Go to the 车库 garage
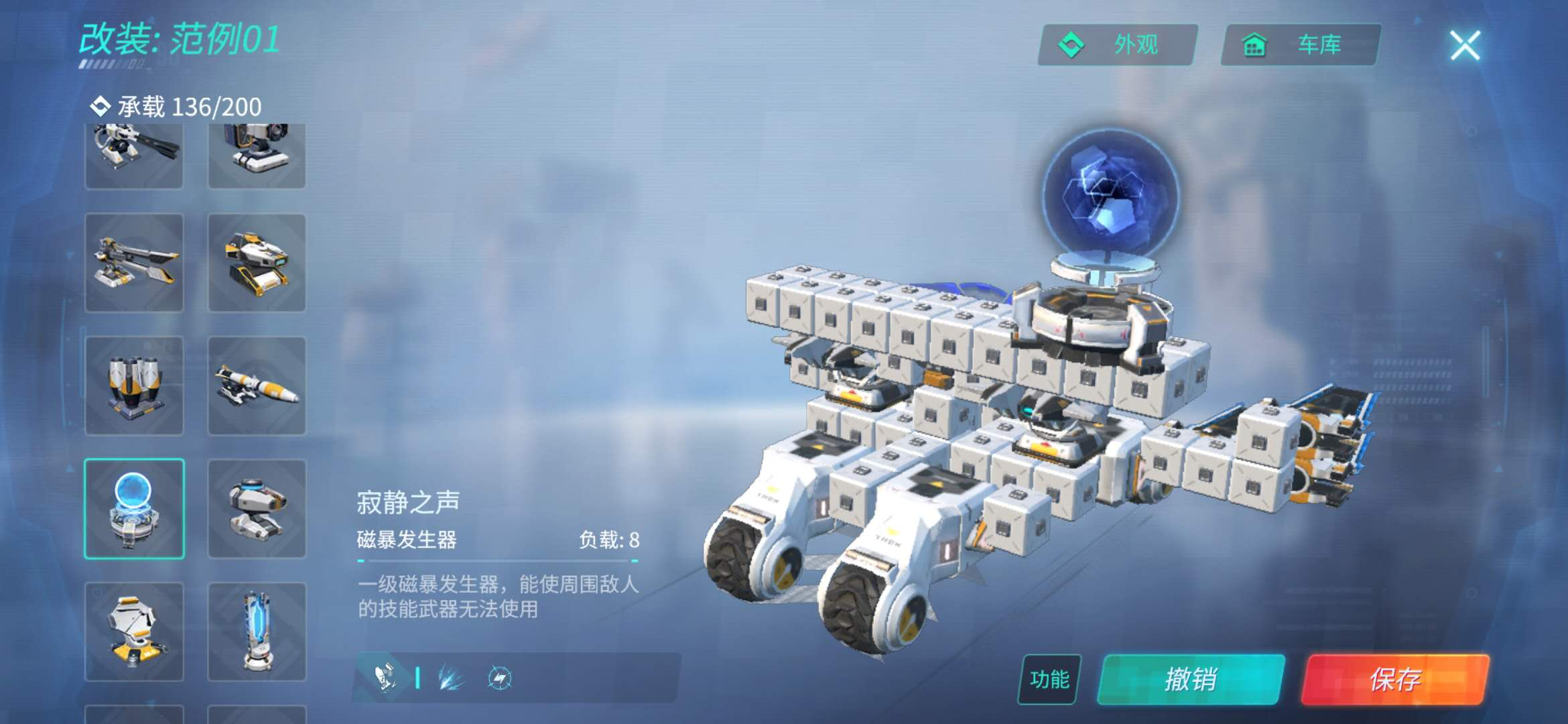1568x724 pixels. pos(1300,45)
